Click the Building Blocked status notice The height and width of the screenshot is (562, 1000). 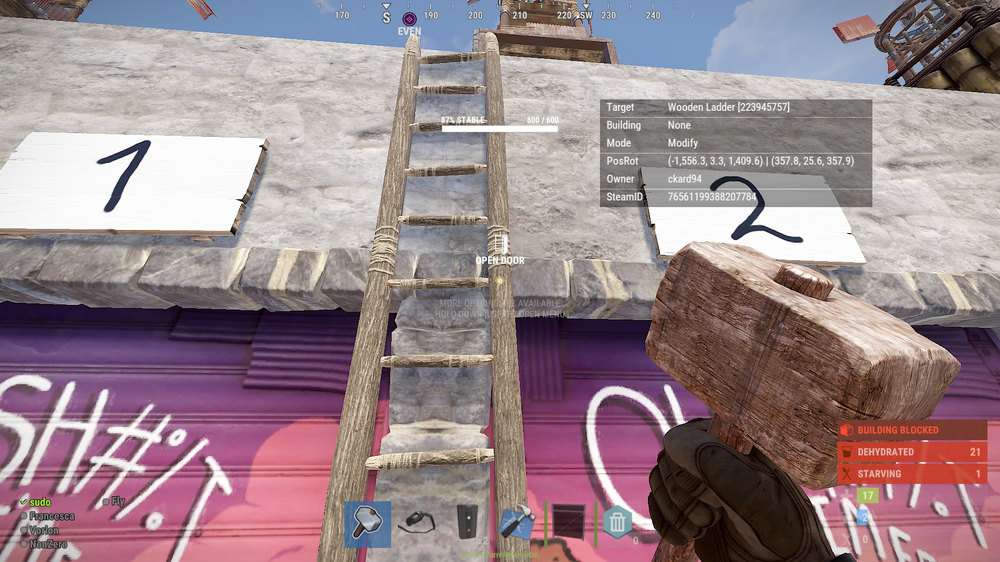(912, 430)
